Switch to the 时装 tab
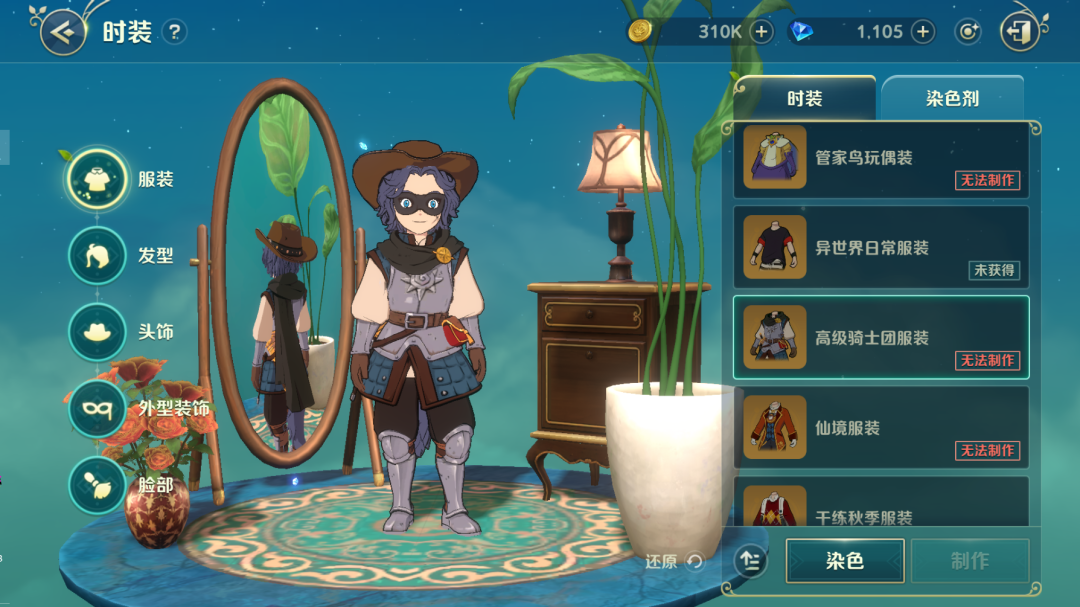This screenshot has height=607, width=1080. click(x=804, y=99)
